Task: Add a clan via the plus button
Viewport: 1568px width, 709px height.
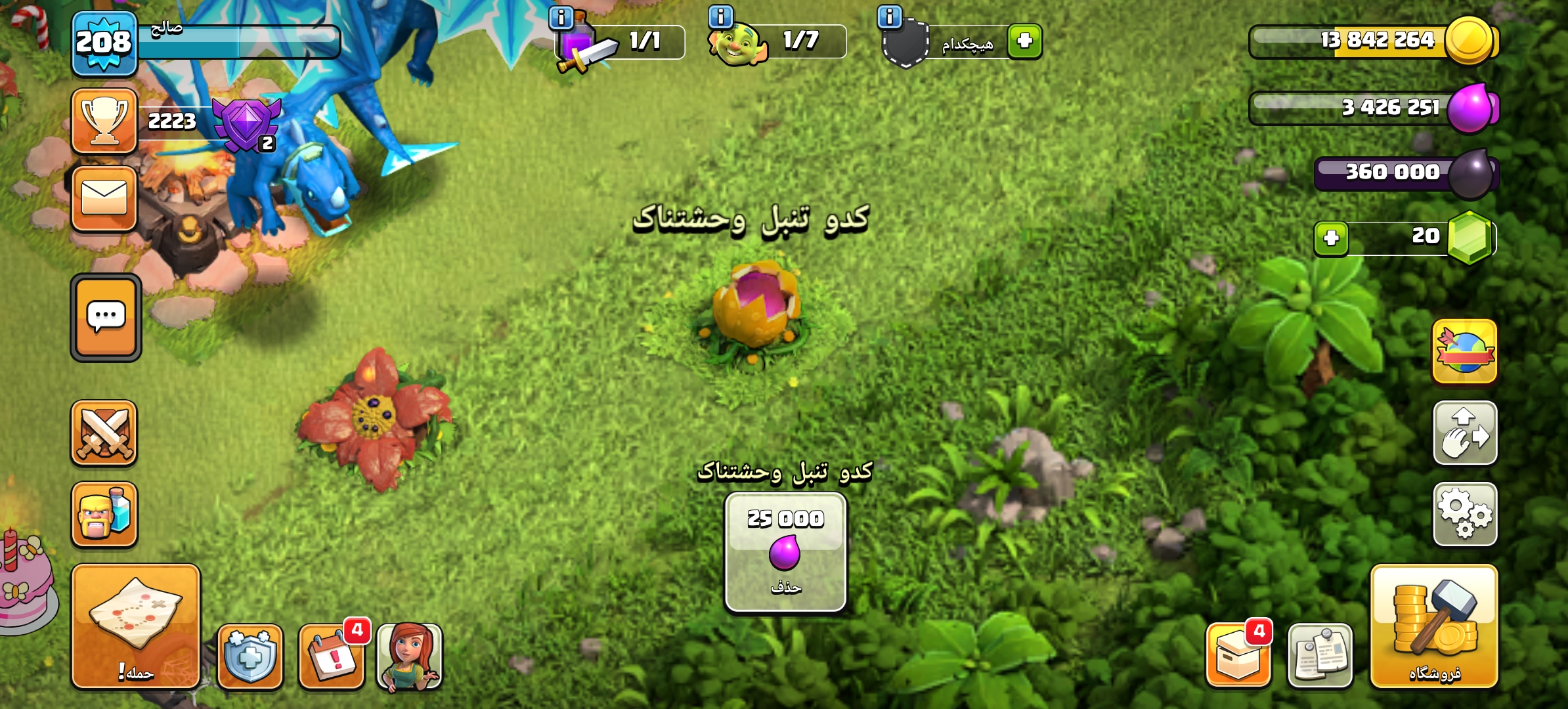Action: click(1025, 41)
